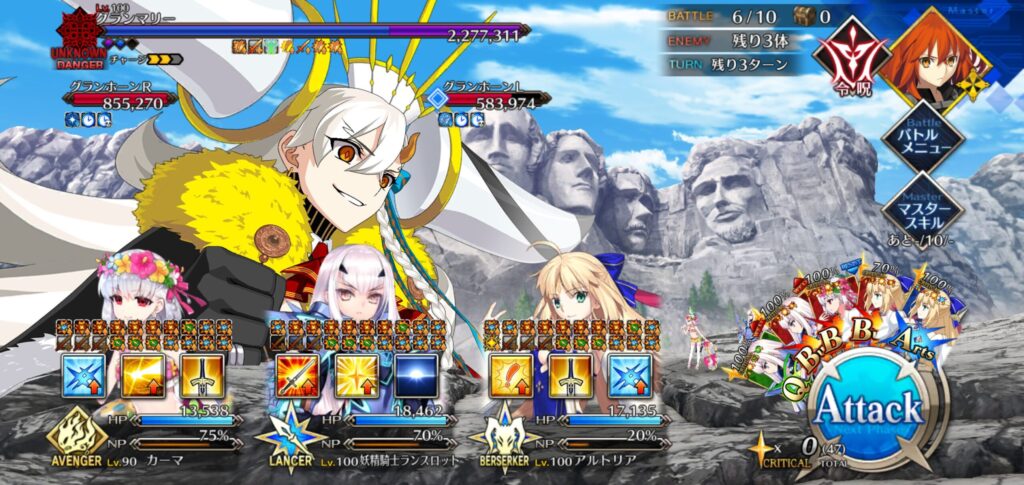Use Artoria's third skill, the blue burst icon

click(x=629, y=373)
